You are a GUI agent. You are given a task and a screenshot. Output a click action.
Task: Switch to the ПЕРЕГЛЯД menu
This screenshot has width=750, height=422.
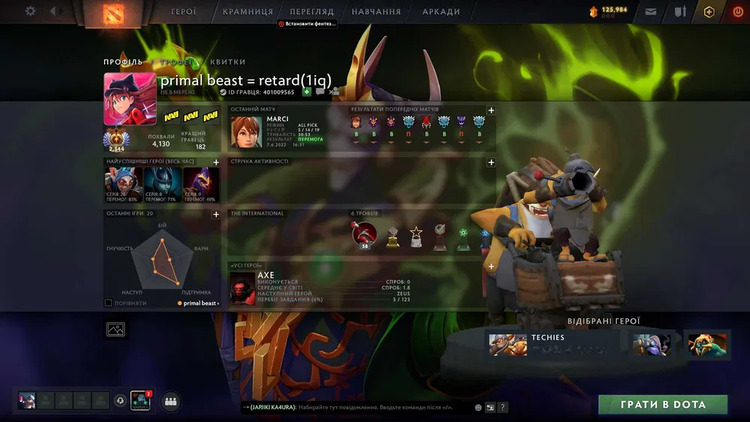(310, 12)
